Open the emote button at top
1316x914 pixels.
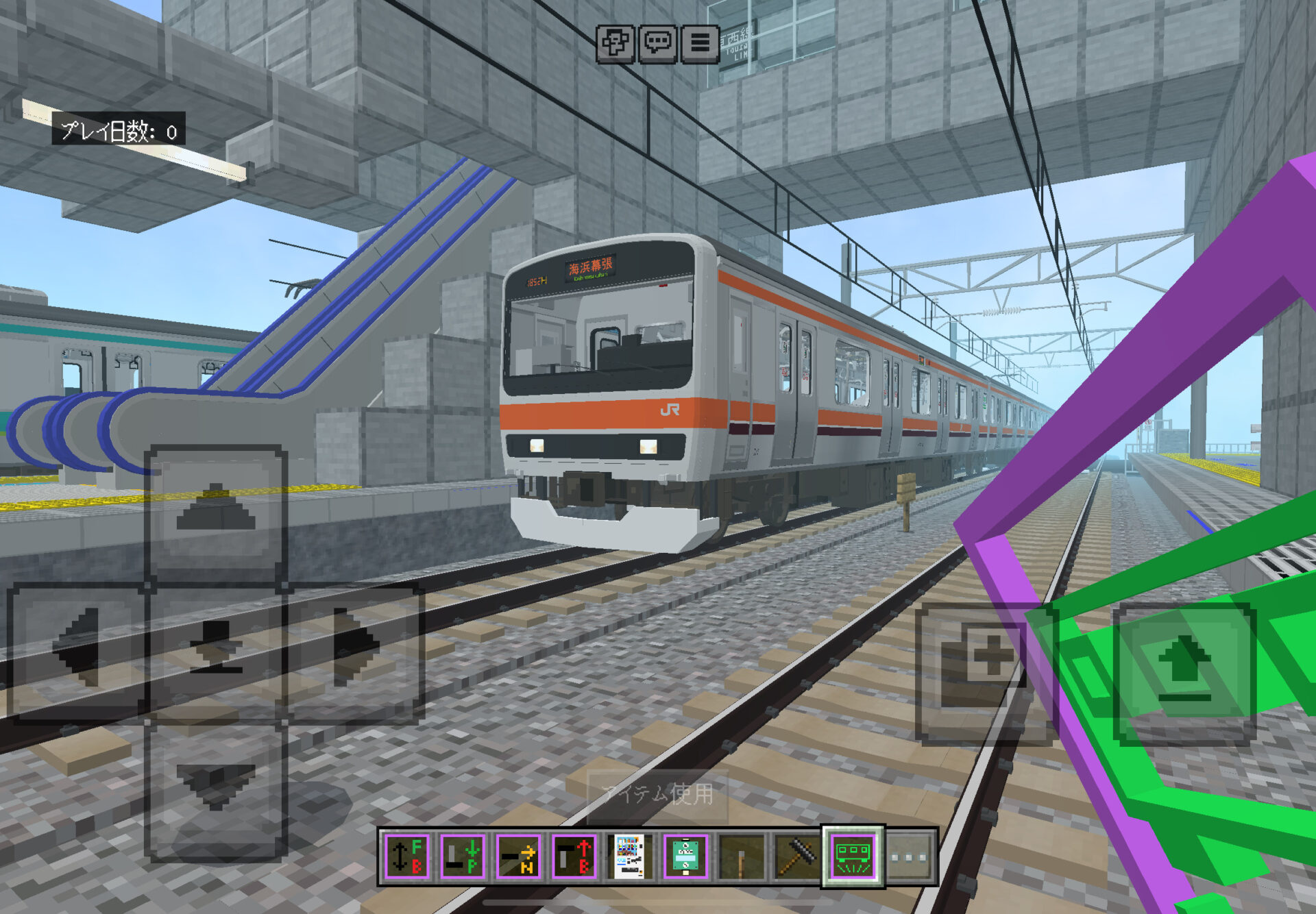click(x=615, y=44)
